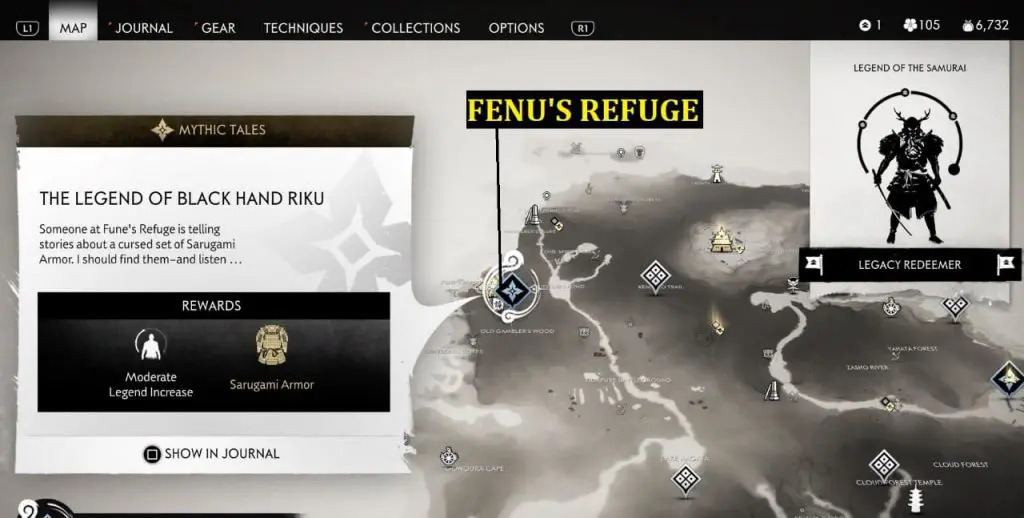Switch to the Journal tab
The image size is (1024, 518).
point(143,27)
